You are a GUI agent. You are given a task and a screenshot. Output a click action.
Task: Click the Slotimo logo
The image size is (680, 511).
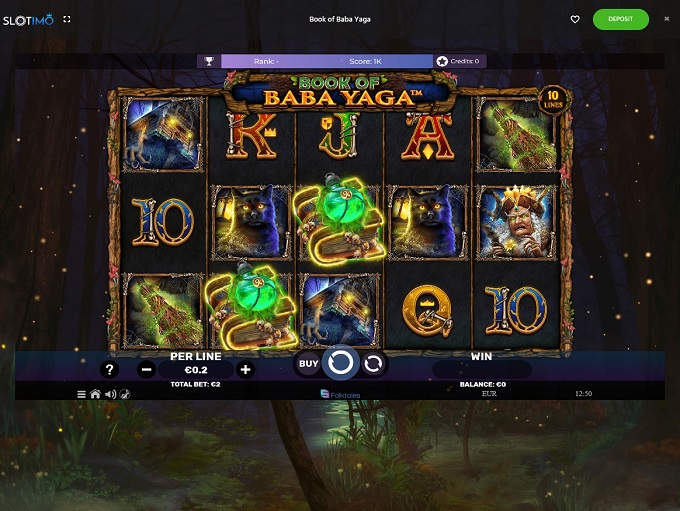click(27, 19)
